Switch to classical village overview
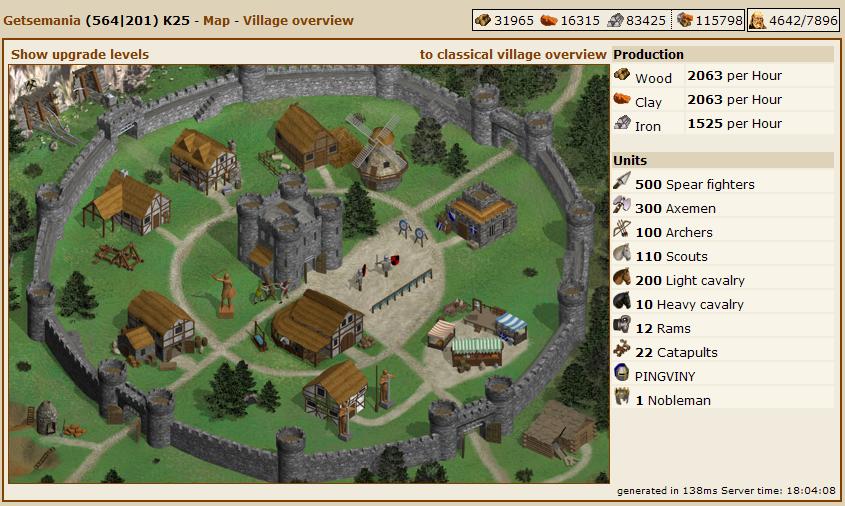The image size is (845, 506). [x=512, y=54]
